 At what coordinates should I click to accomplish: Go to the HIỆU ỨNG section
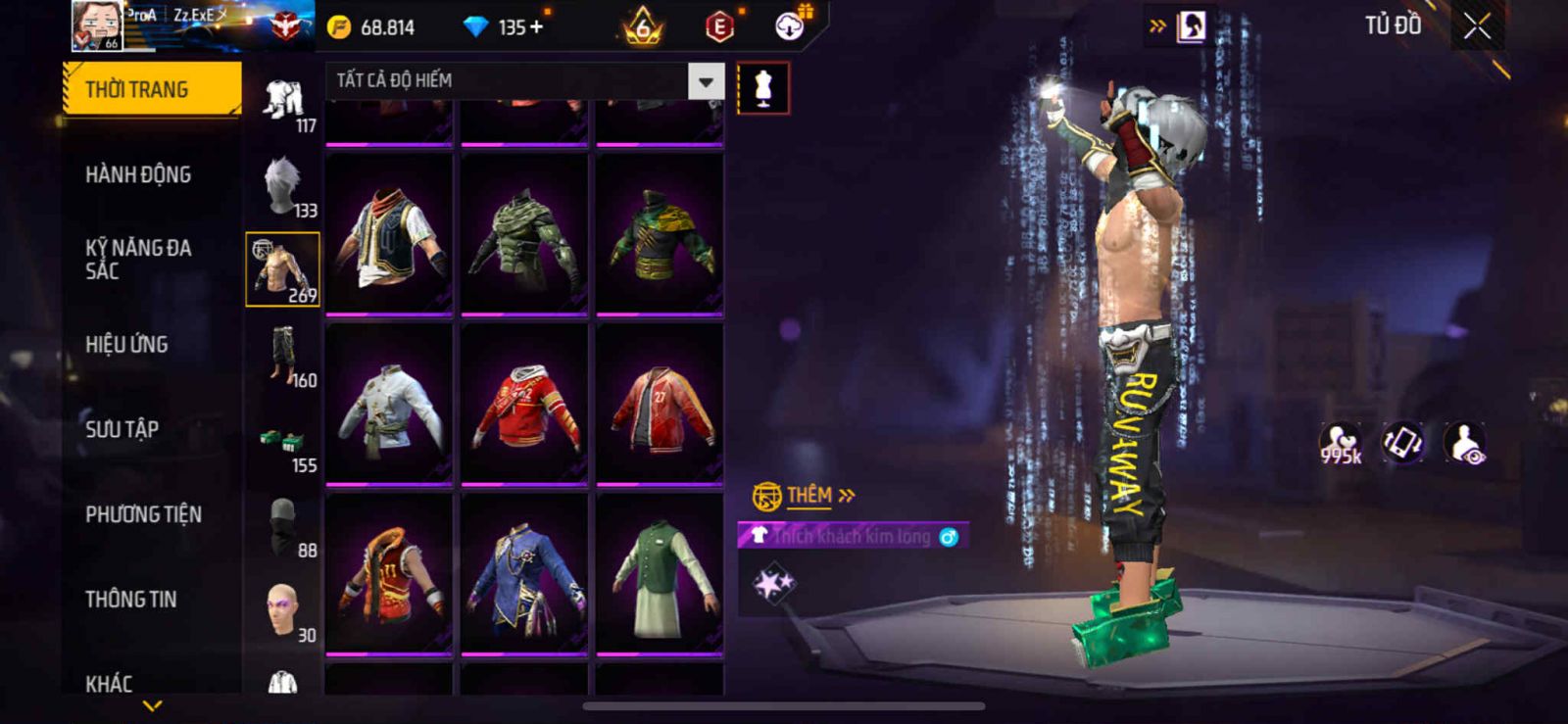[x=126, y=344]
